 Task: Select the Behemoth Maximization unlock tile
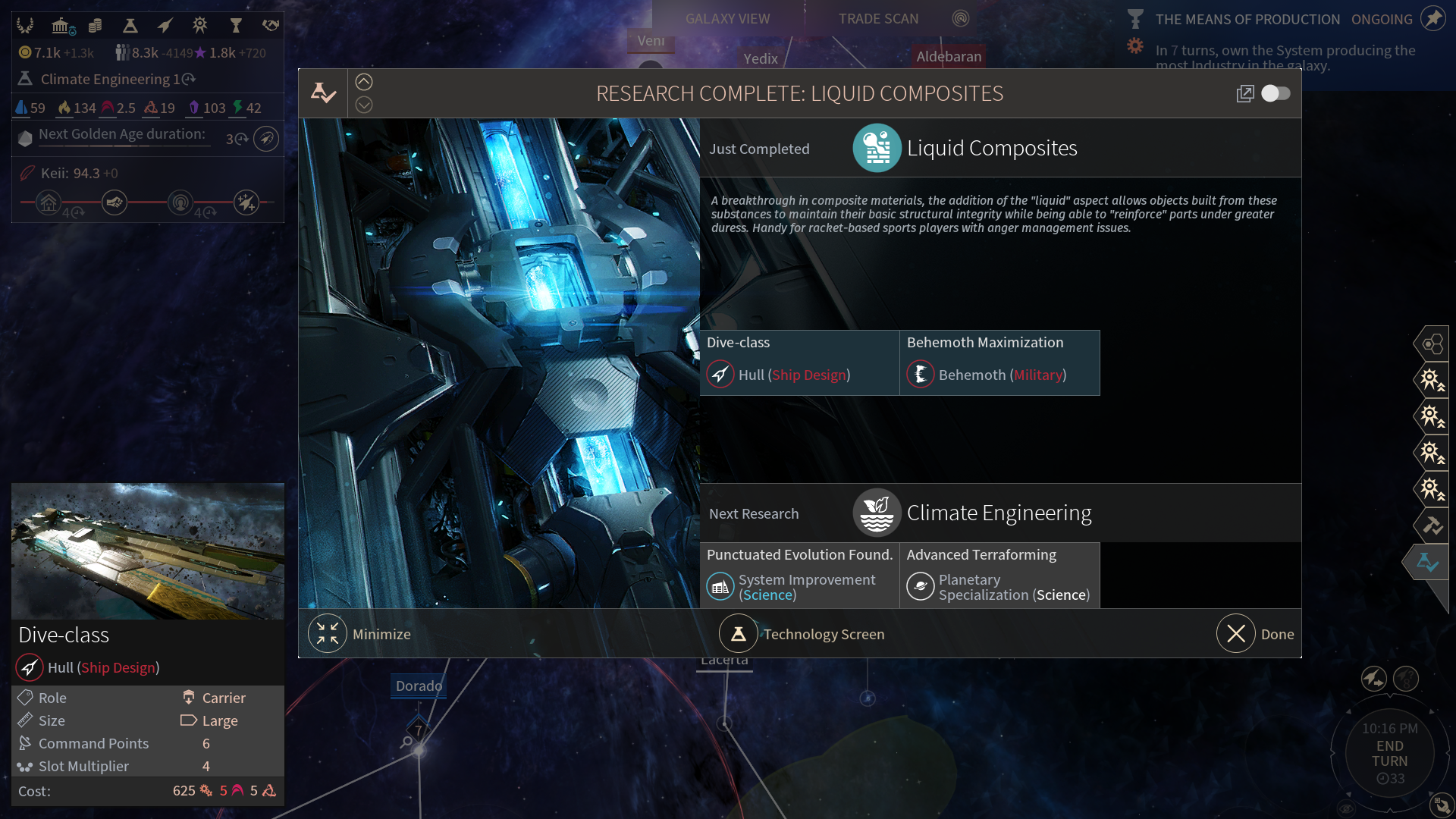pos(999,362)
